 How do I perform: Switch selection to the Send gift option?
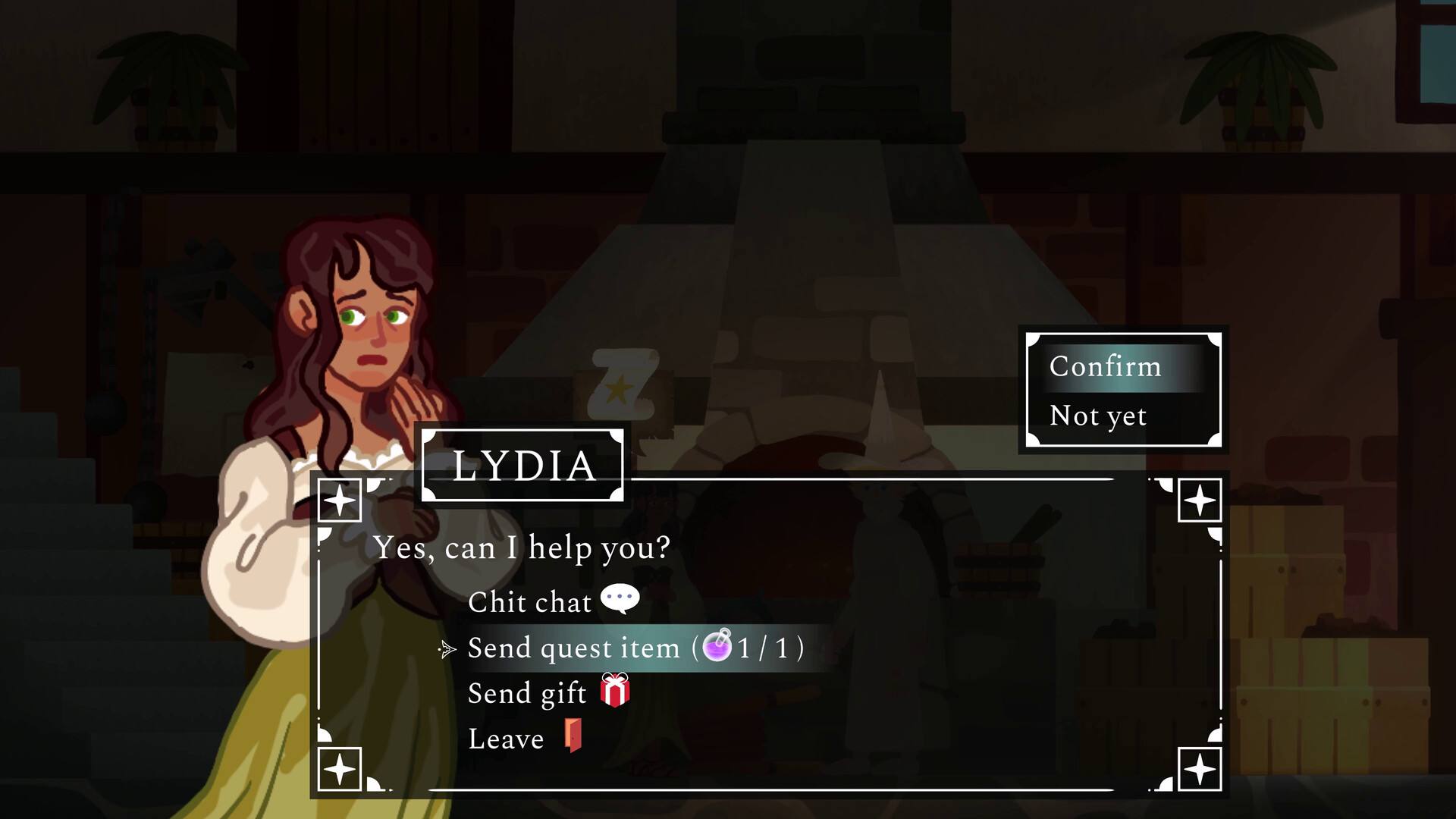[x=527, y=692]
